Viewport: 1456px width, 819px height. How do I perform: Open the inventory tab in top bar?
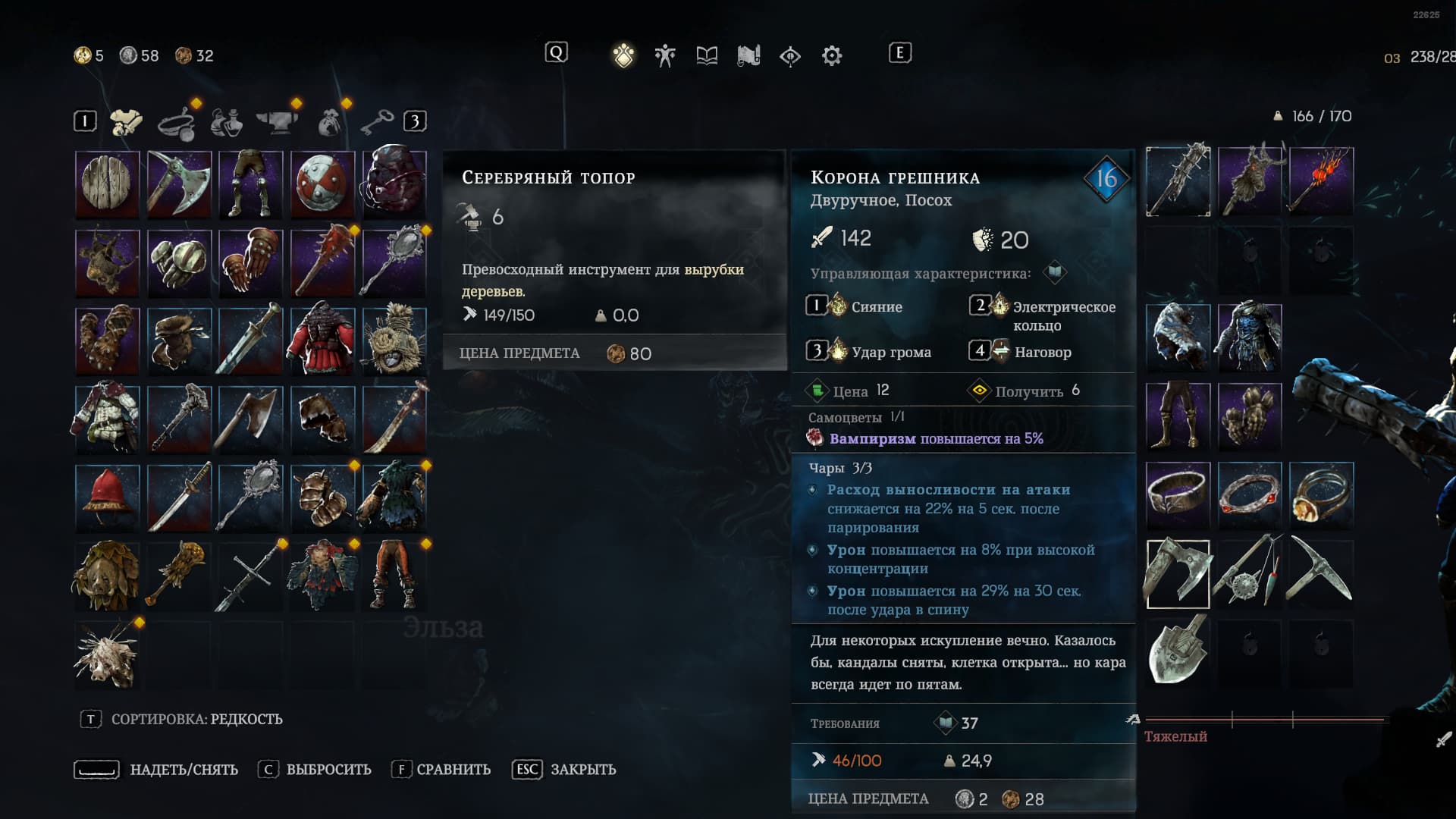point(623,55)
